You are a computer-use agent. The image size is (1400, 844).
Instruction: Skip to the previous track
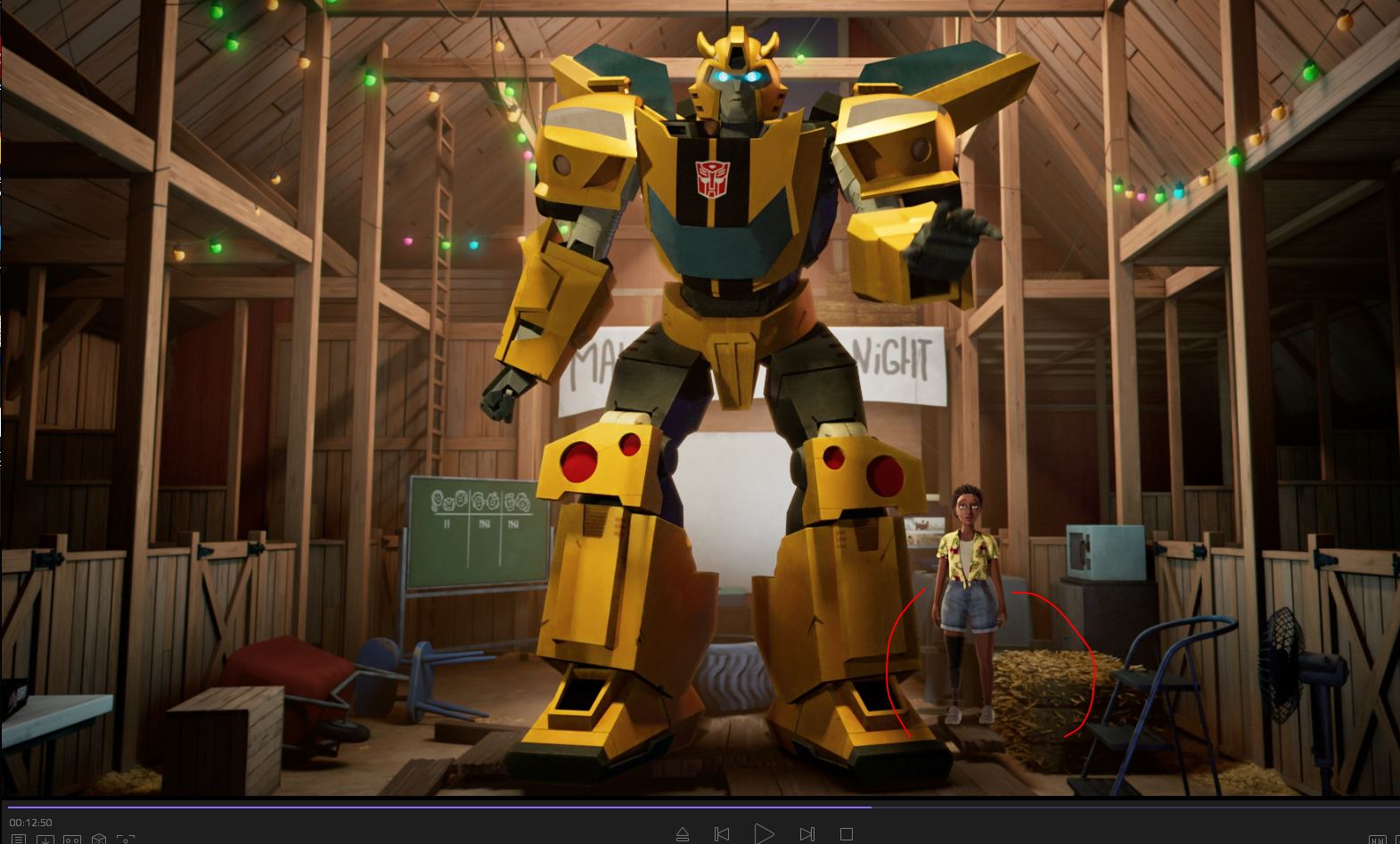coord(722,834)
